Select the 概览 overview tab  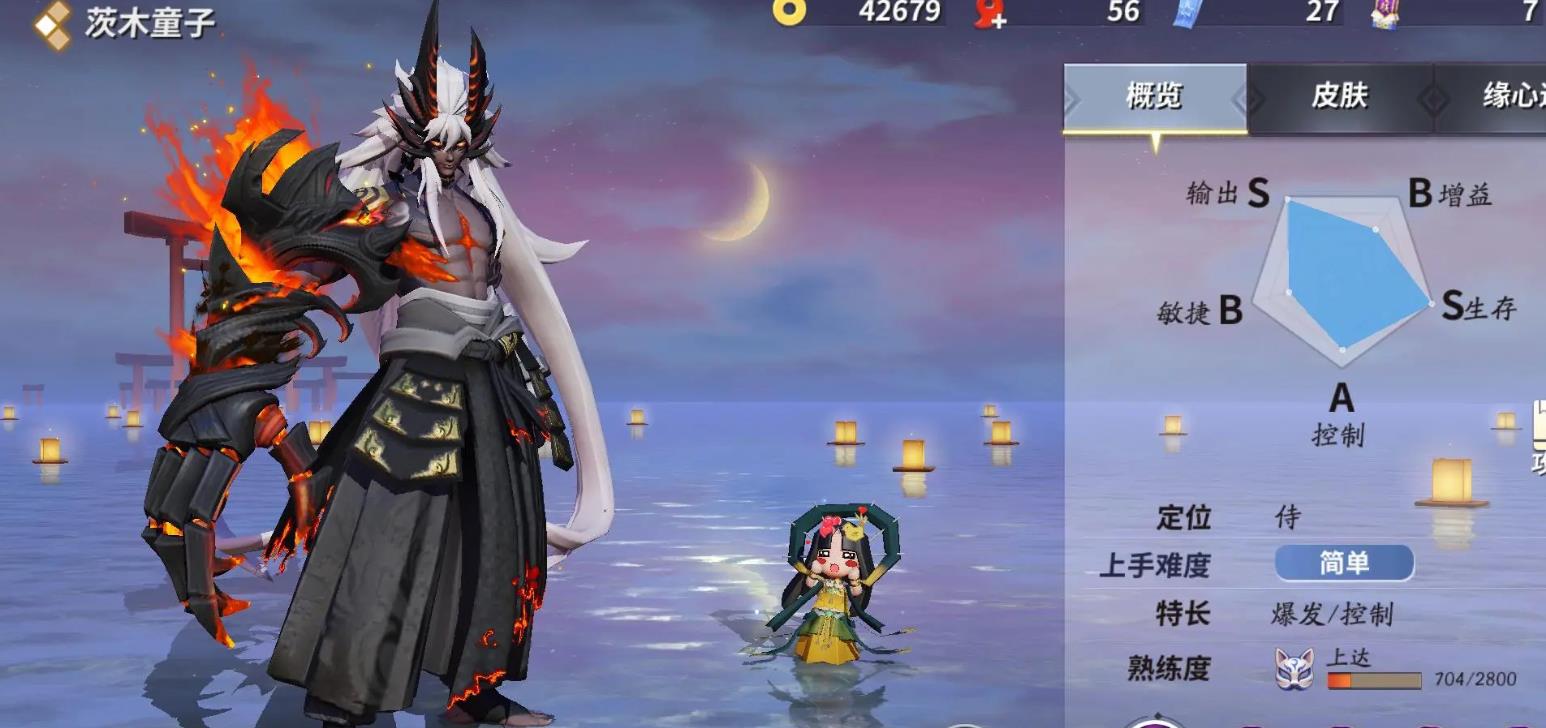pyautogui.click(x=1154, y=96)
